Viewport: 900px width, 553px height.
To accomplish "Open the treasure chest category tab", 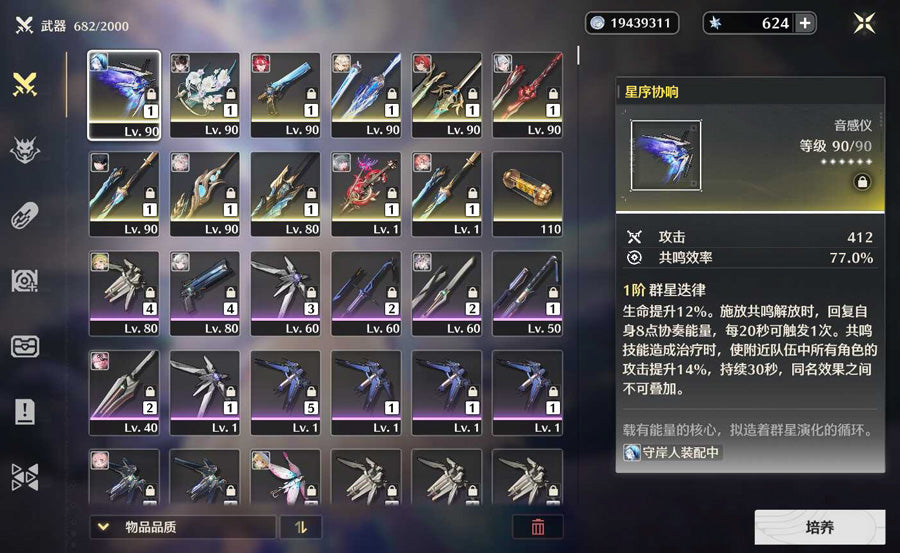I will (x=25, y=346).
